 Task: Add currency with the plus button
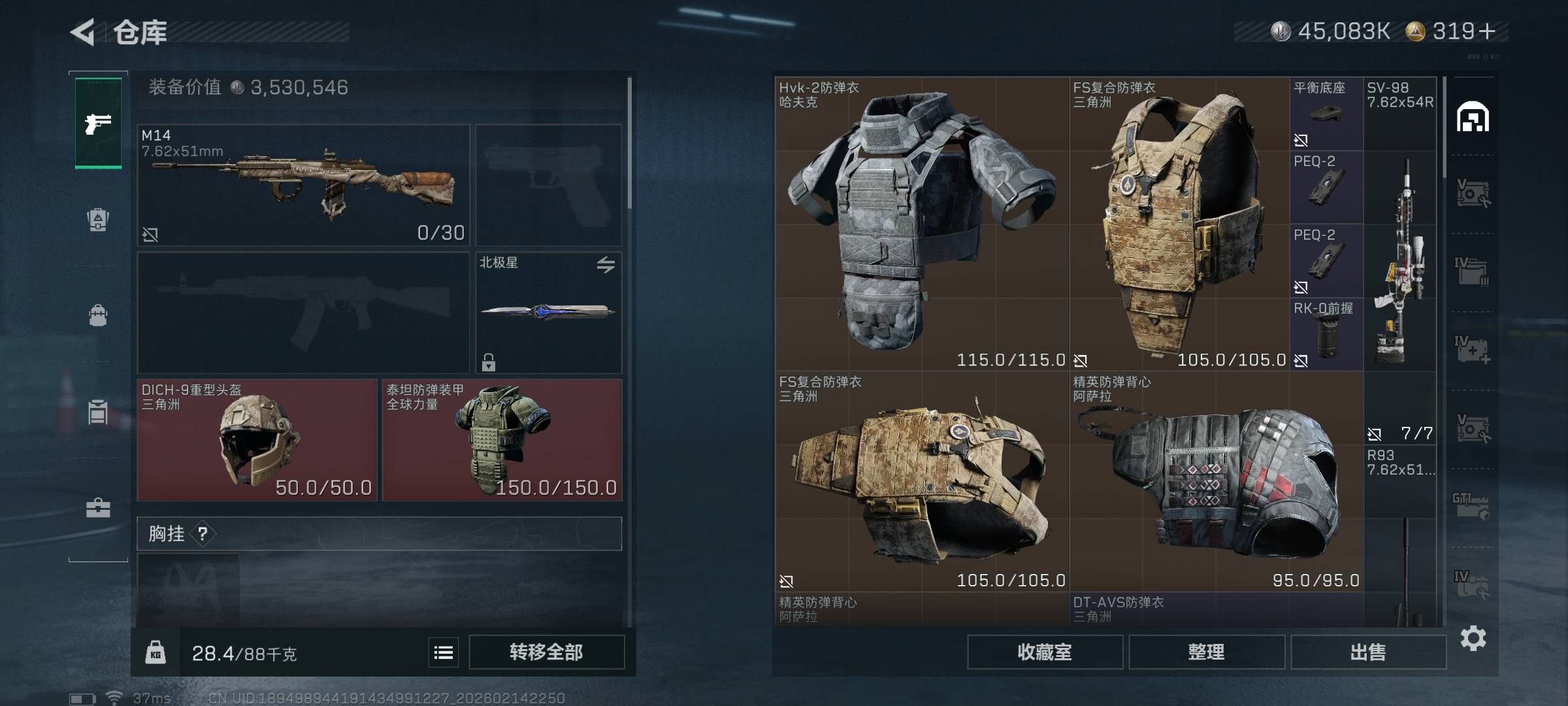click(1487, 31)
